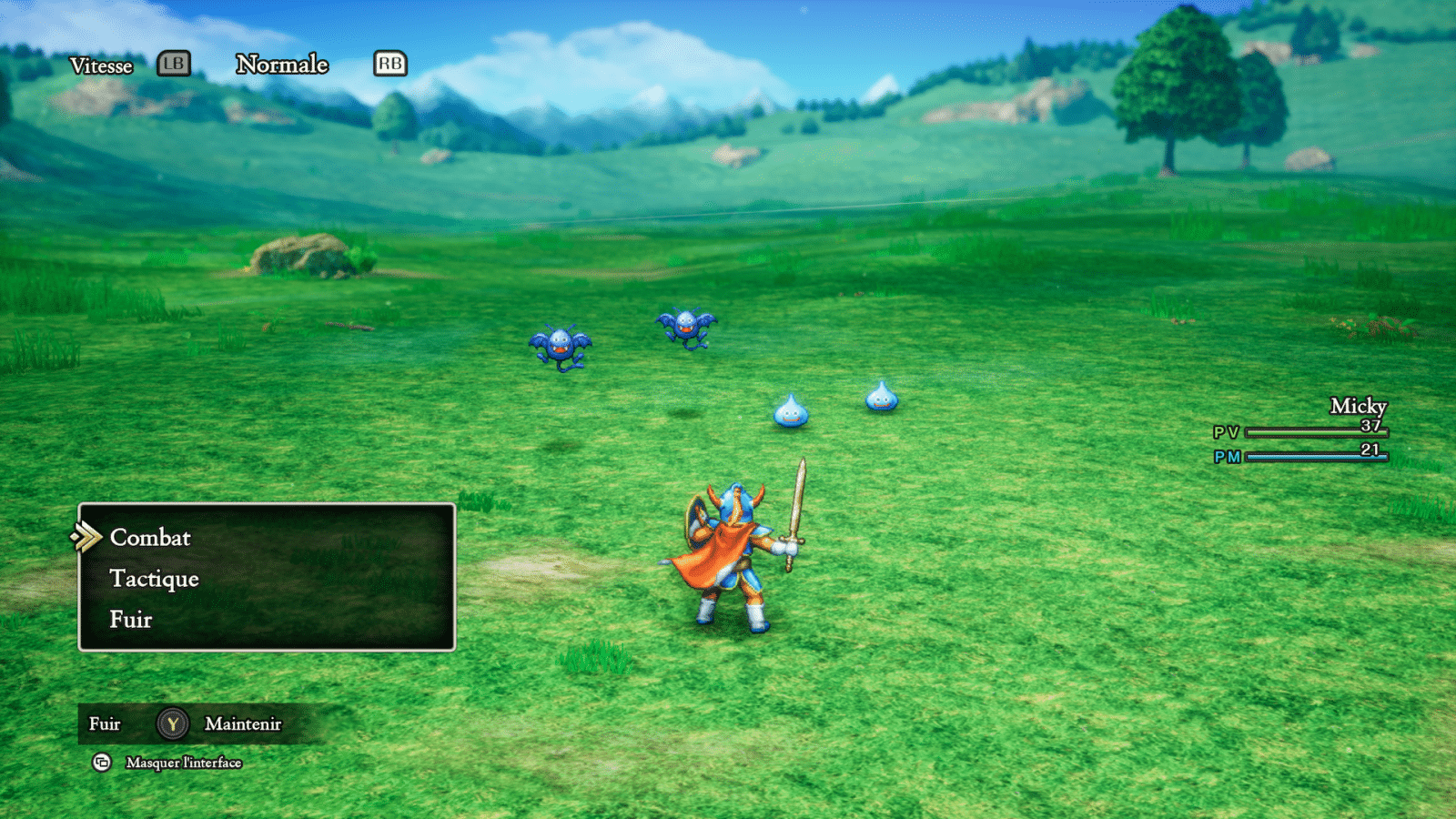
Task: Select the Combat command
Action: [150, 538]
